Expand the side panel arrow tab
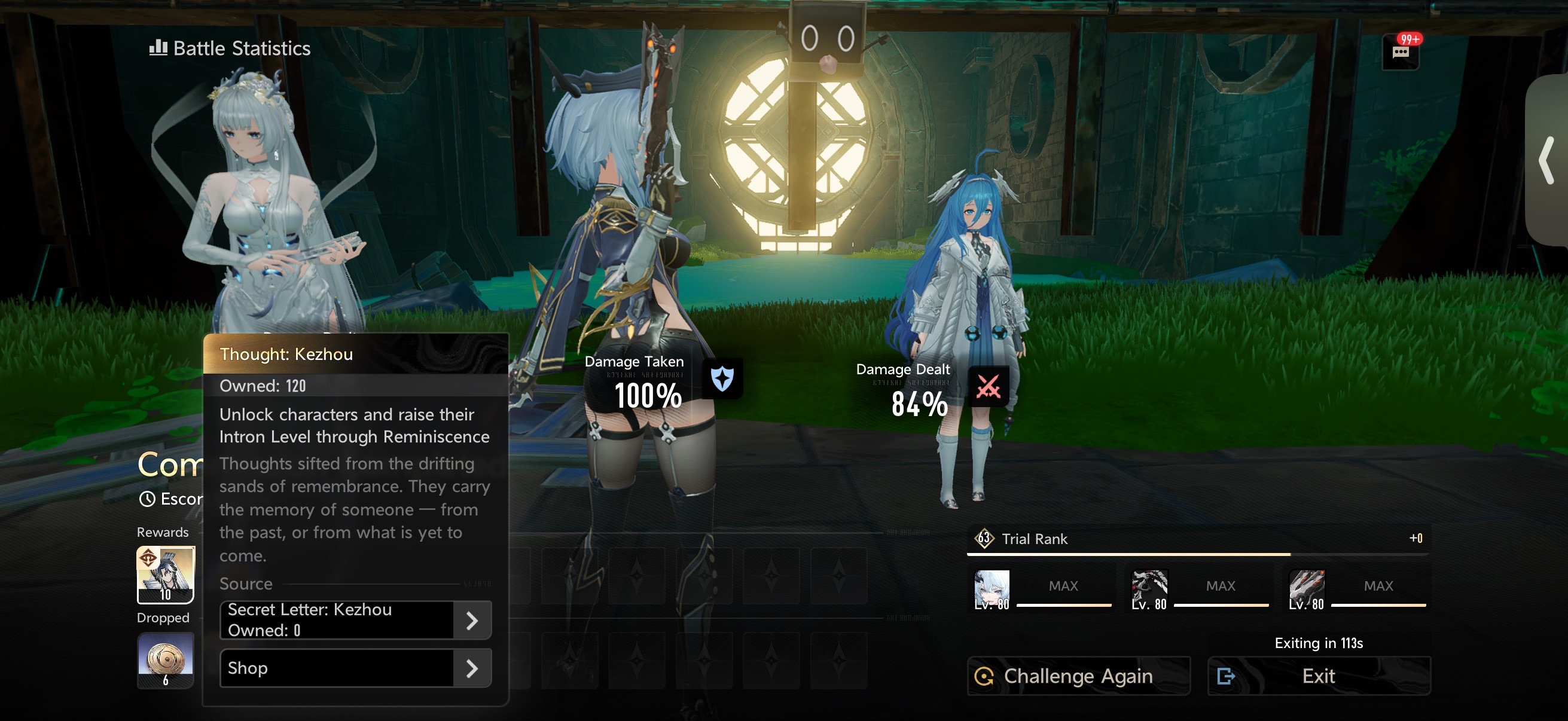1568x721 pixels. click(1546, 161)
